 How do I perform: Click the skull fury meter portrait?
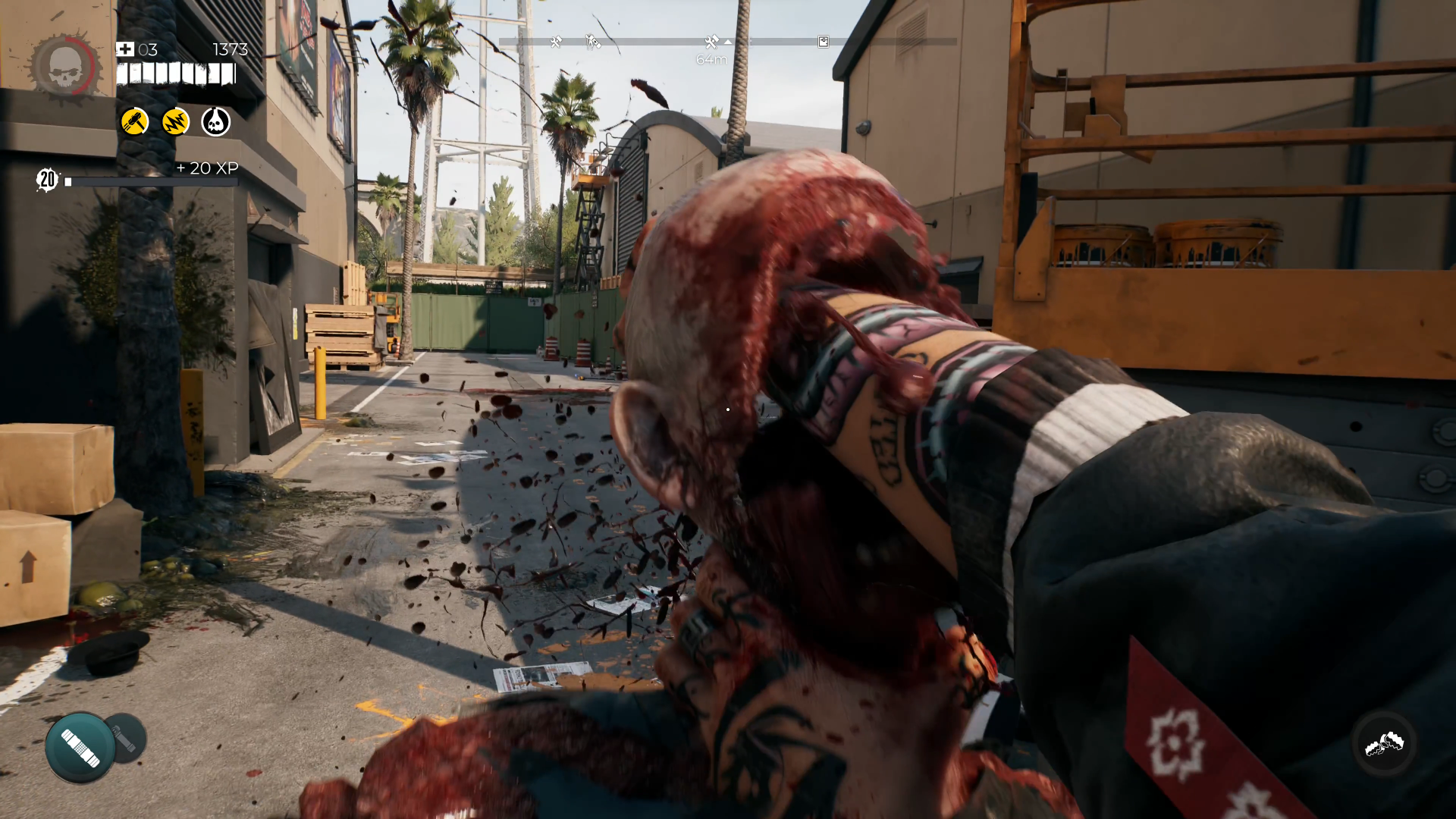(65, 67)
